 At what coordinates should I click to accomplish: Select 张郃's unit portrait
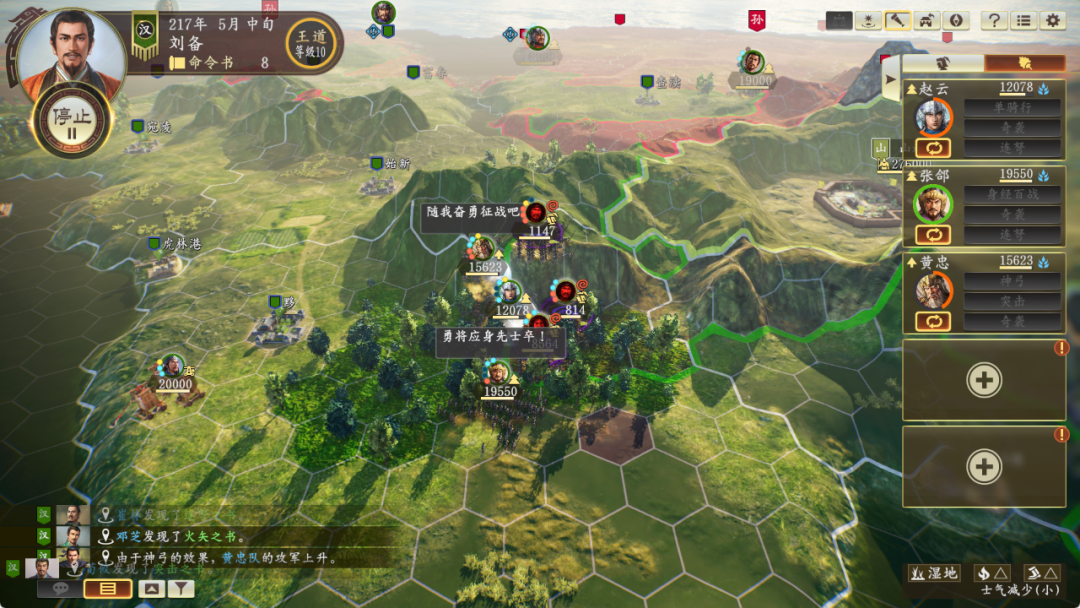click(x=933, y=205)
